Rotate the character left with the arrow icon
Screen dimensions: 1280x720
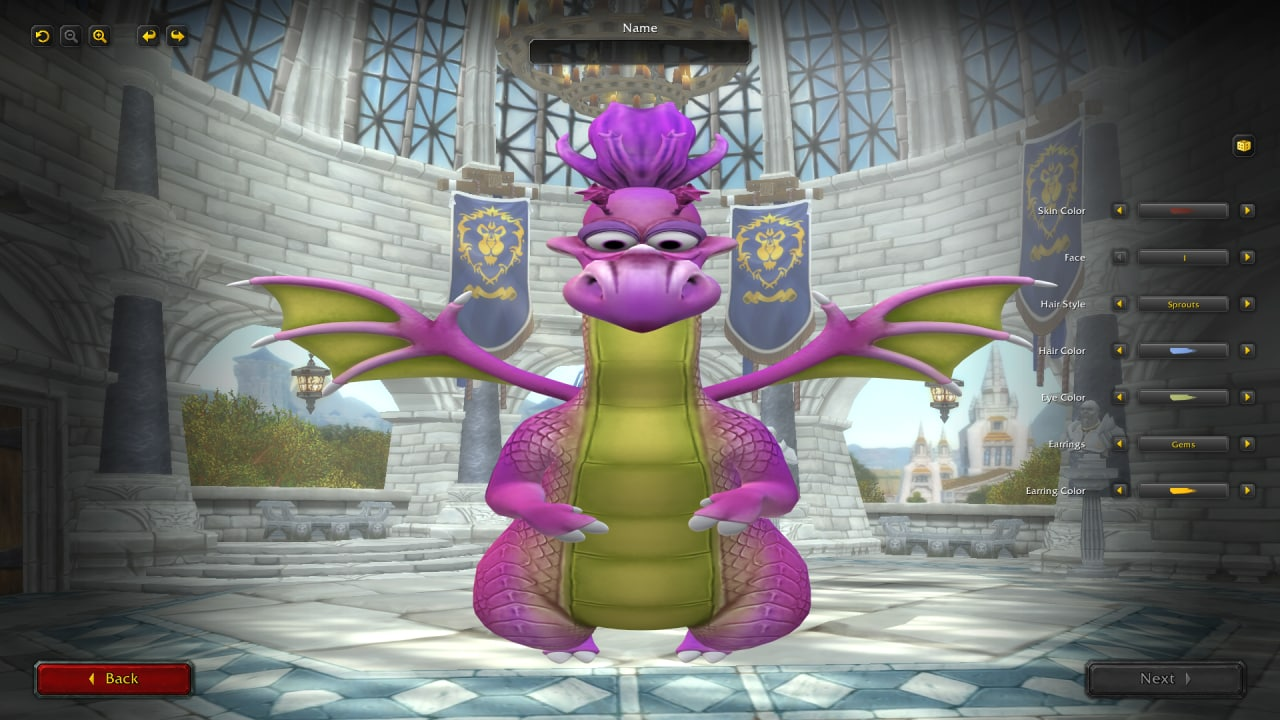[148, 36]
